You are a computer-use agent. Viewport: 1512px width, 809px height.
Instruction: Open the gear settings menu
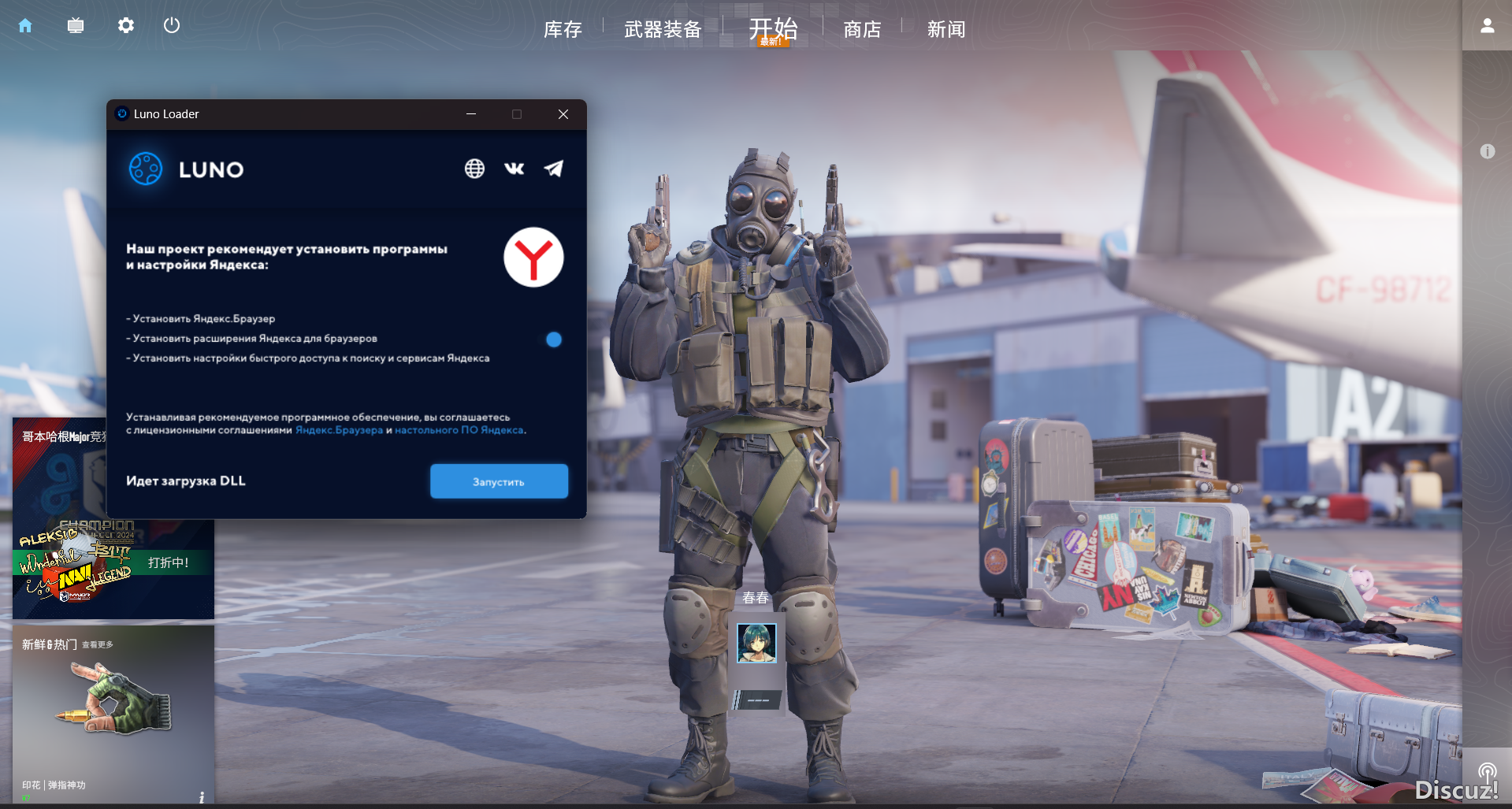click(126, 26)
